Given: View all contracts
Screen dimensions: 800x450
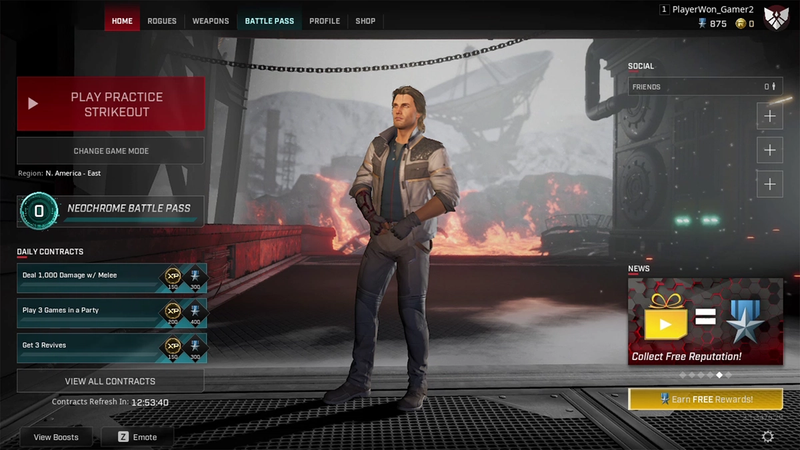Looking at the screenshot, I should pos(111,381).
